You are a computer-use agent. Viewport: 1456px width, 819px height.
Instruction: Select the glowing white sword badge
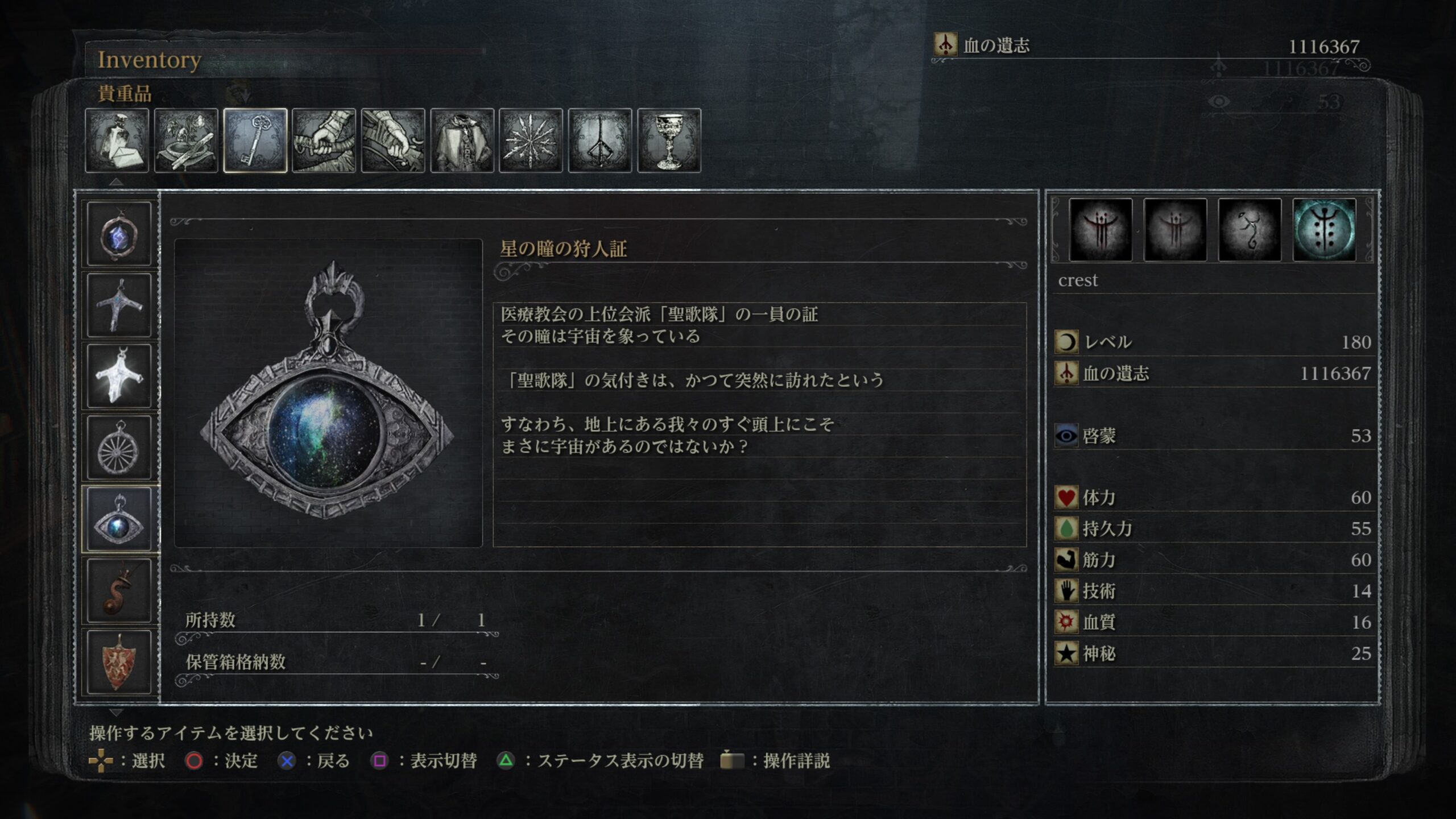(119, 377)
